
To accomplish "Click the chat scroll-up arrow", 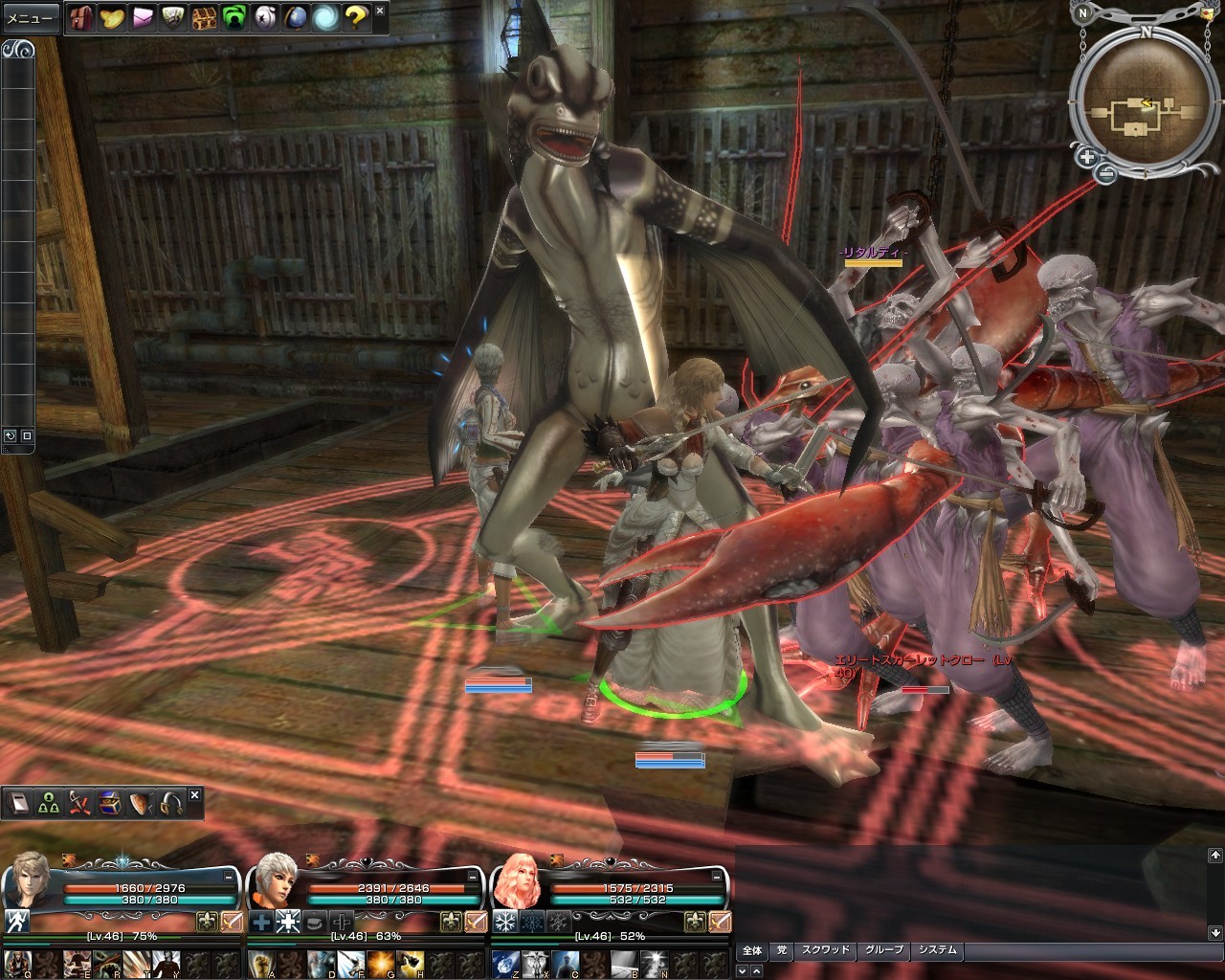I will (1214, 855).
